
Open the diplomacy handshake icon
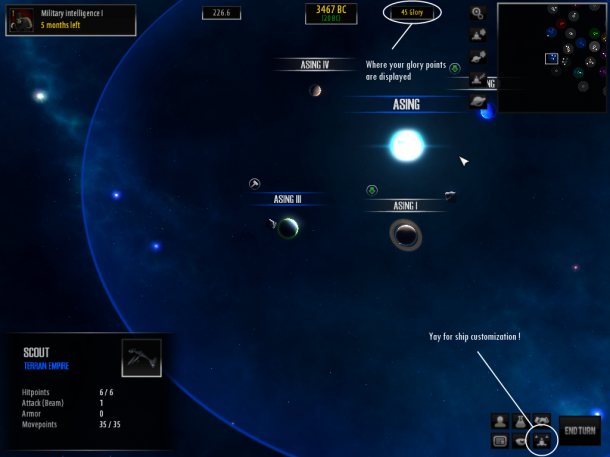543,421
